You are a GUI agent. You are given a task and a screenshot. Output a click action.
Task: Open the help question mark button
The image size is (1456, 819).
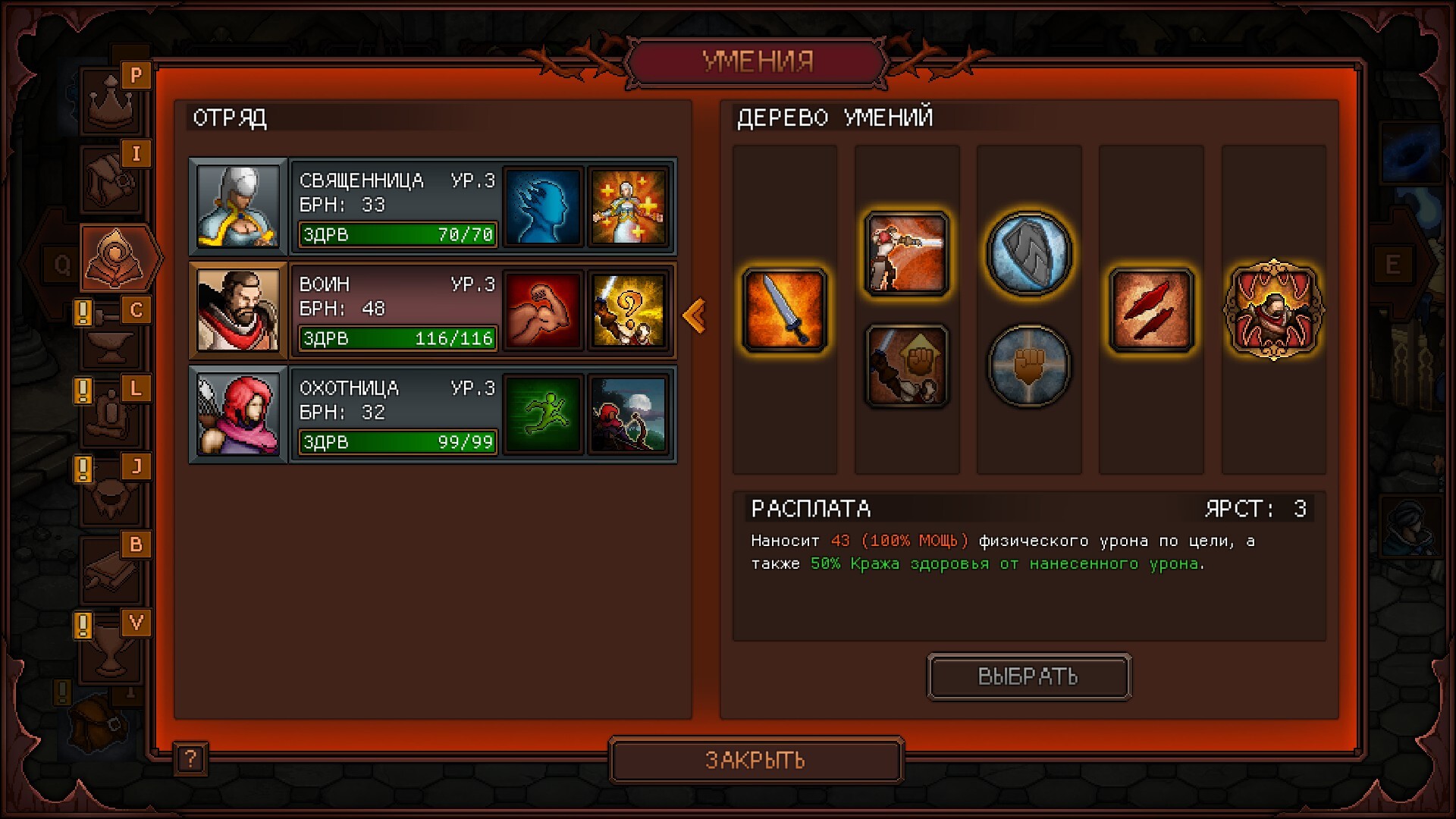coord(190,758)
